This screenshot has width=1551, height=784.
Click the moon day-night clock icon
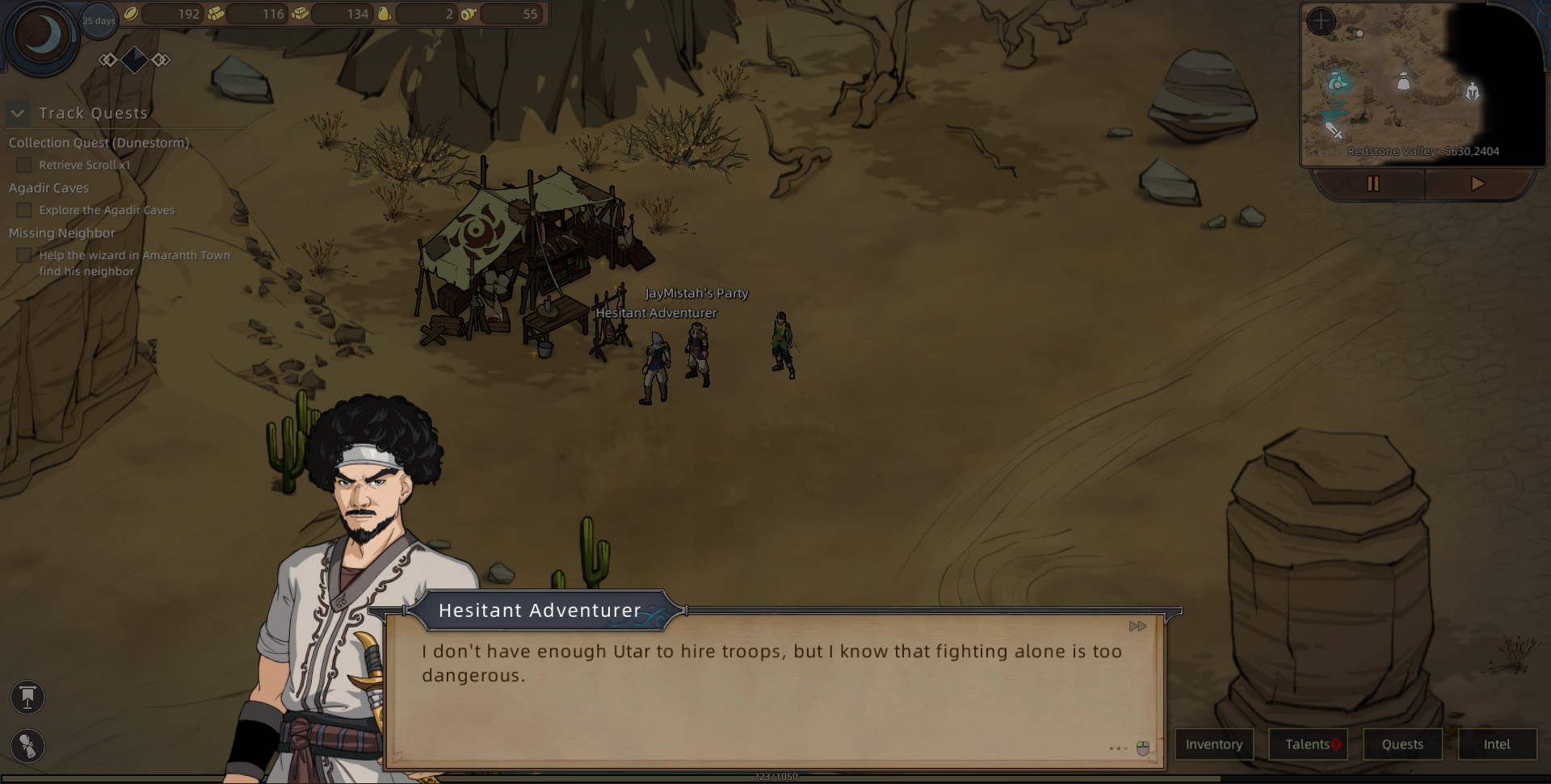(42, 36)
